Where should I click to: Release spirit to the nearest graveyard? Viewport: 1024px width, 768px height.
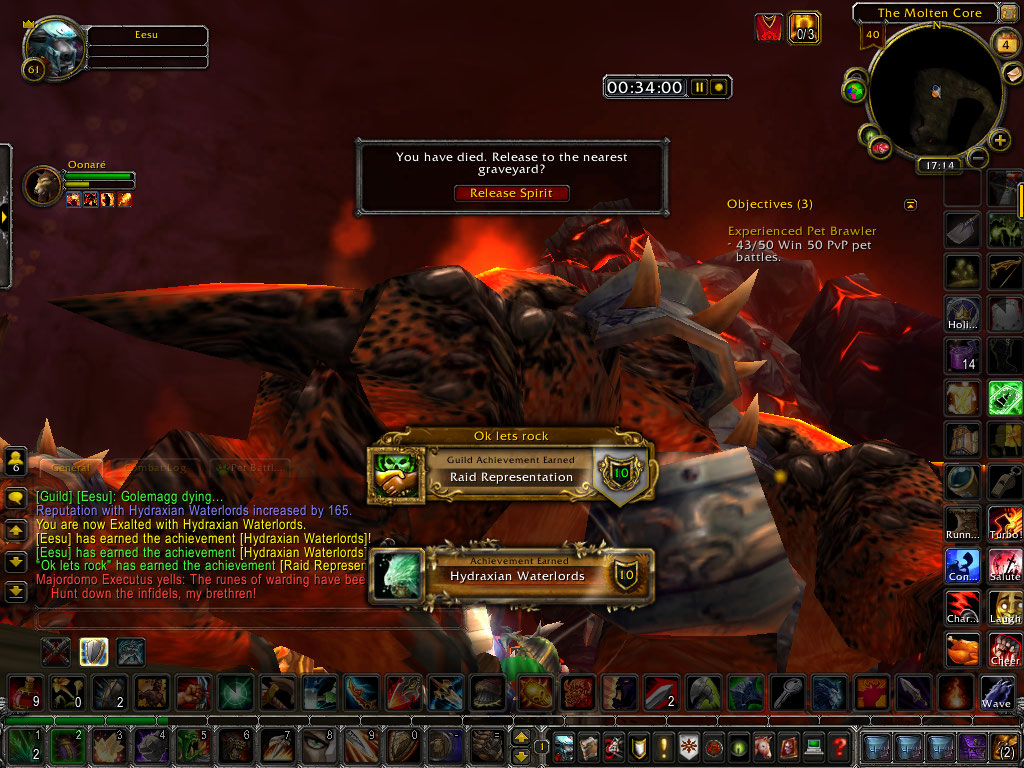pyautogui.click(x=513, y=193)
